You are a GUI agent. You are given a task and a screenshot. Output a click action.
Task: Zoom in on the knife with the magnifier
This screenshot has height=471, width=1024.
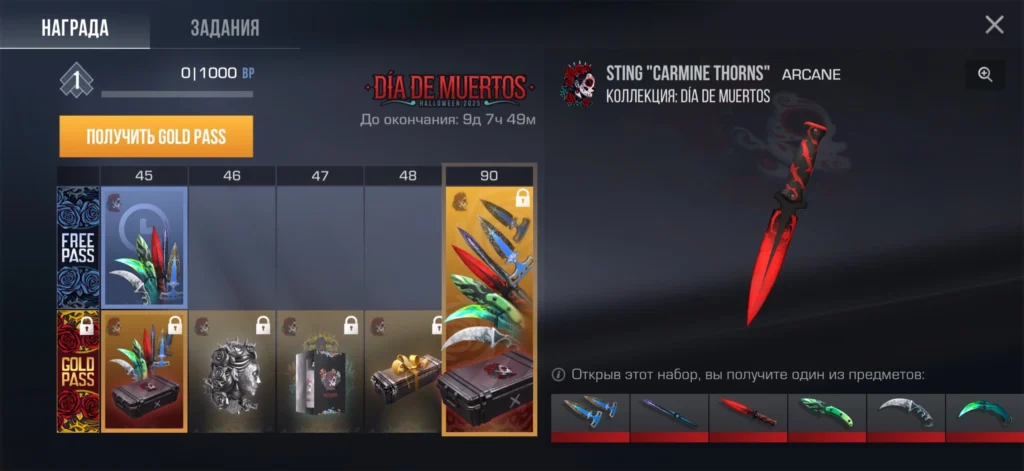pyautogui.click(x=985, y=74)
